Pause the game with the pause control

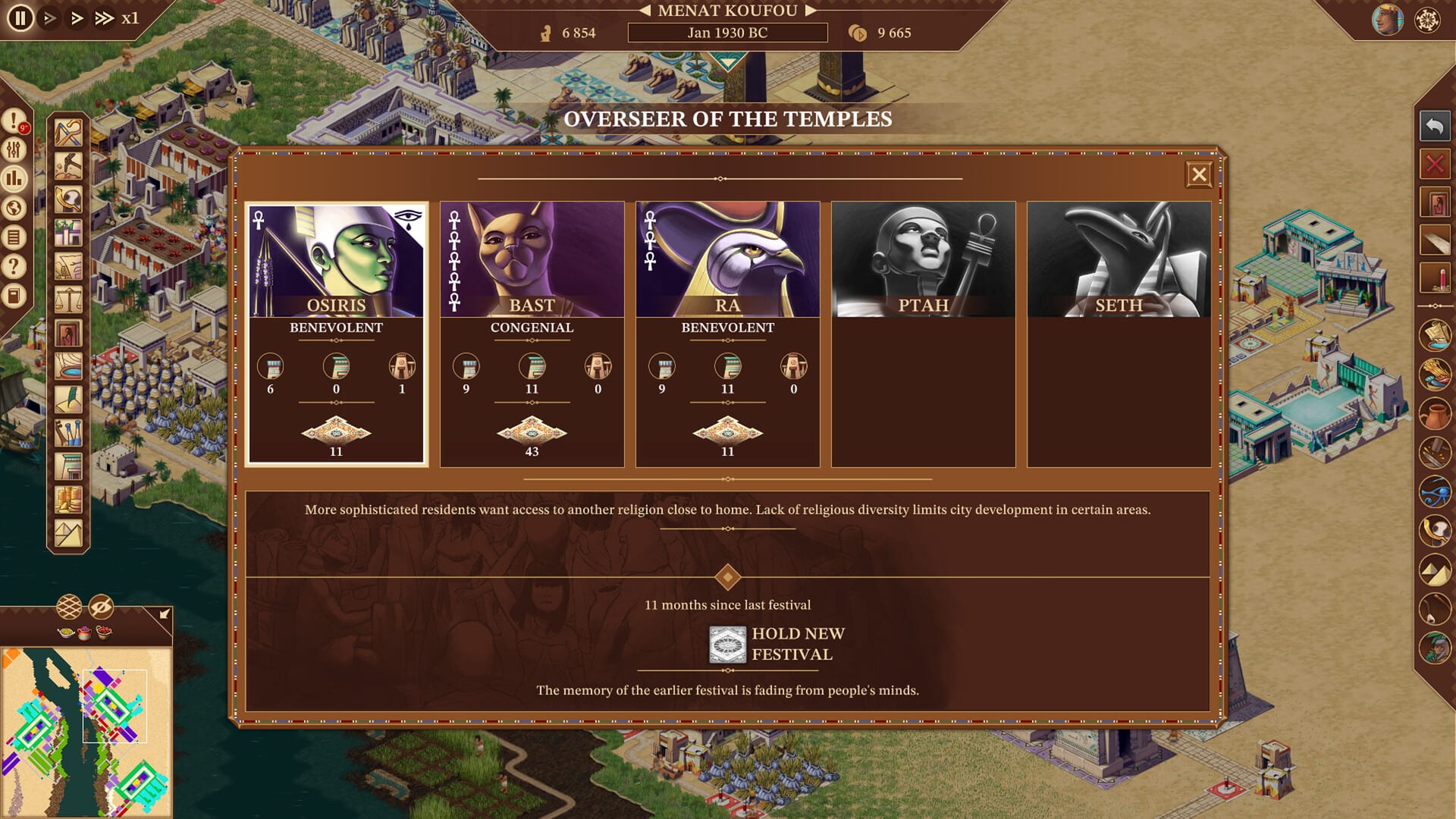coord(20,17)
